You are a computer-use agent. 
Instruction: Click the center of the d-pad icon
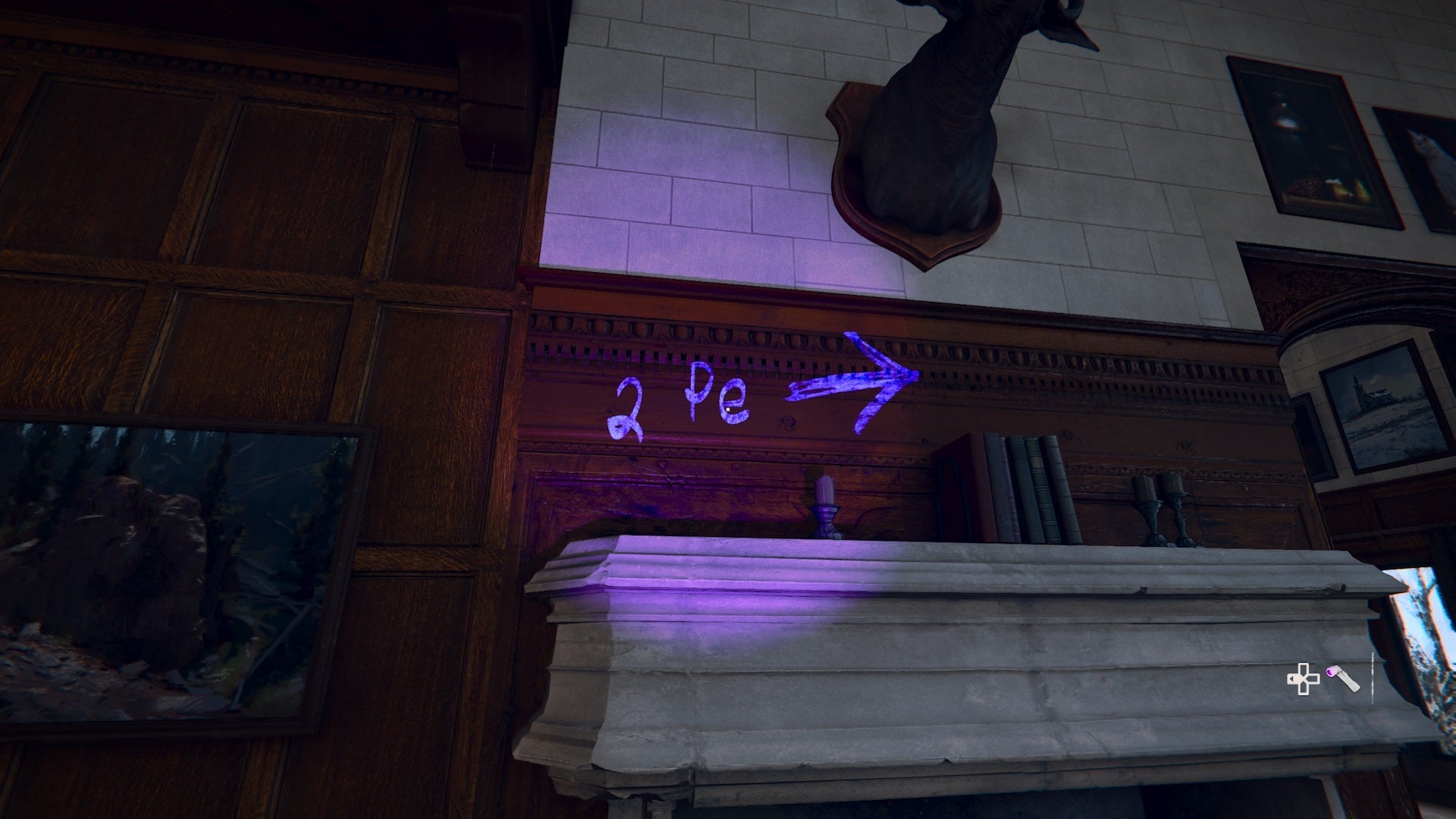tap(1304, 679)
